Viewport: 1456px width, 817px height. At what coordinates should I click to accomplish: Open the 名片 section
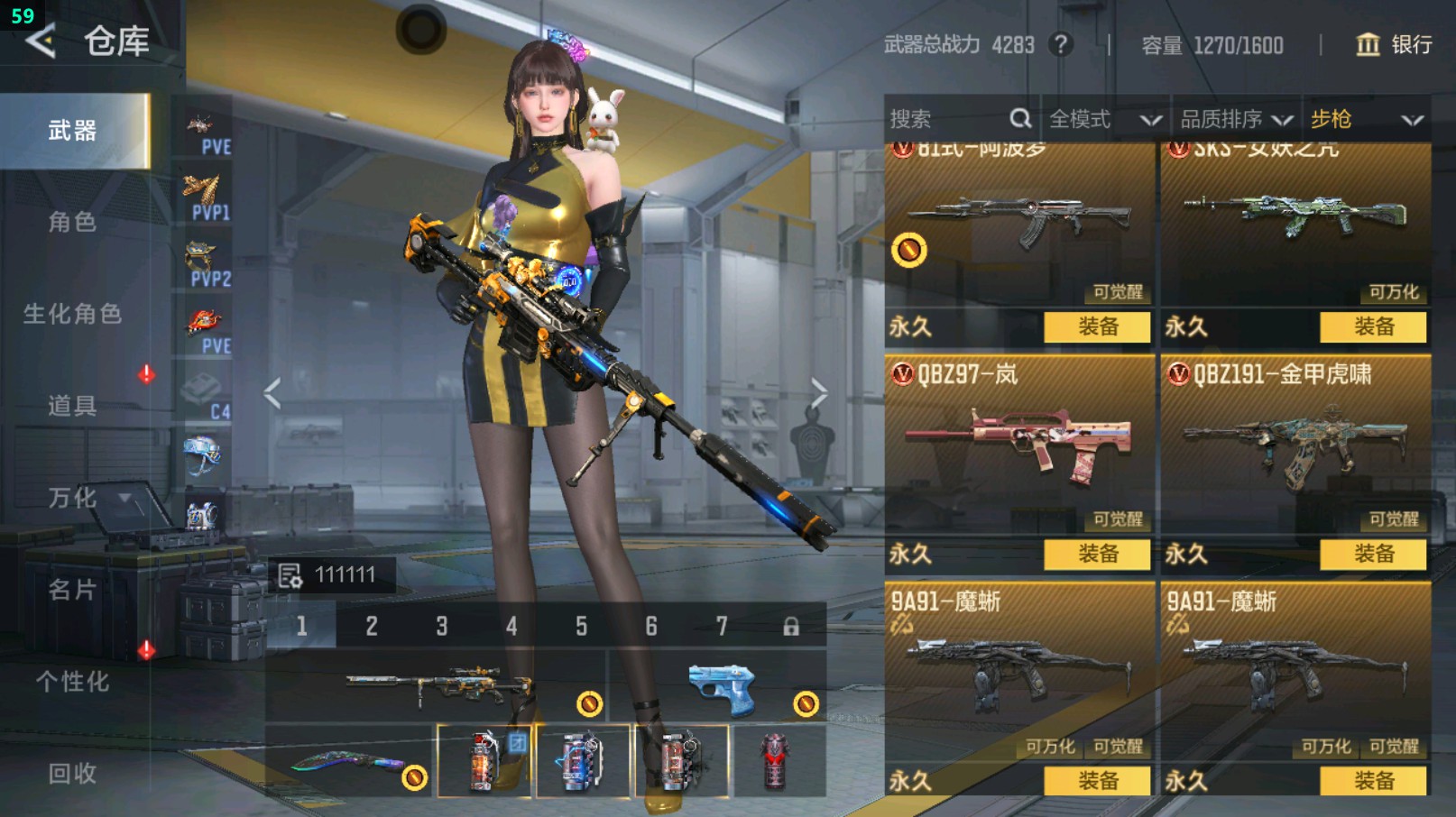point(72,590)
